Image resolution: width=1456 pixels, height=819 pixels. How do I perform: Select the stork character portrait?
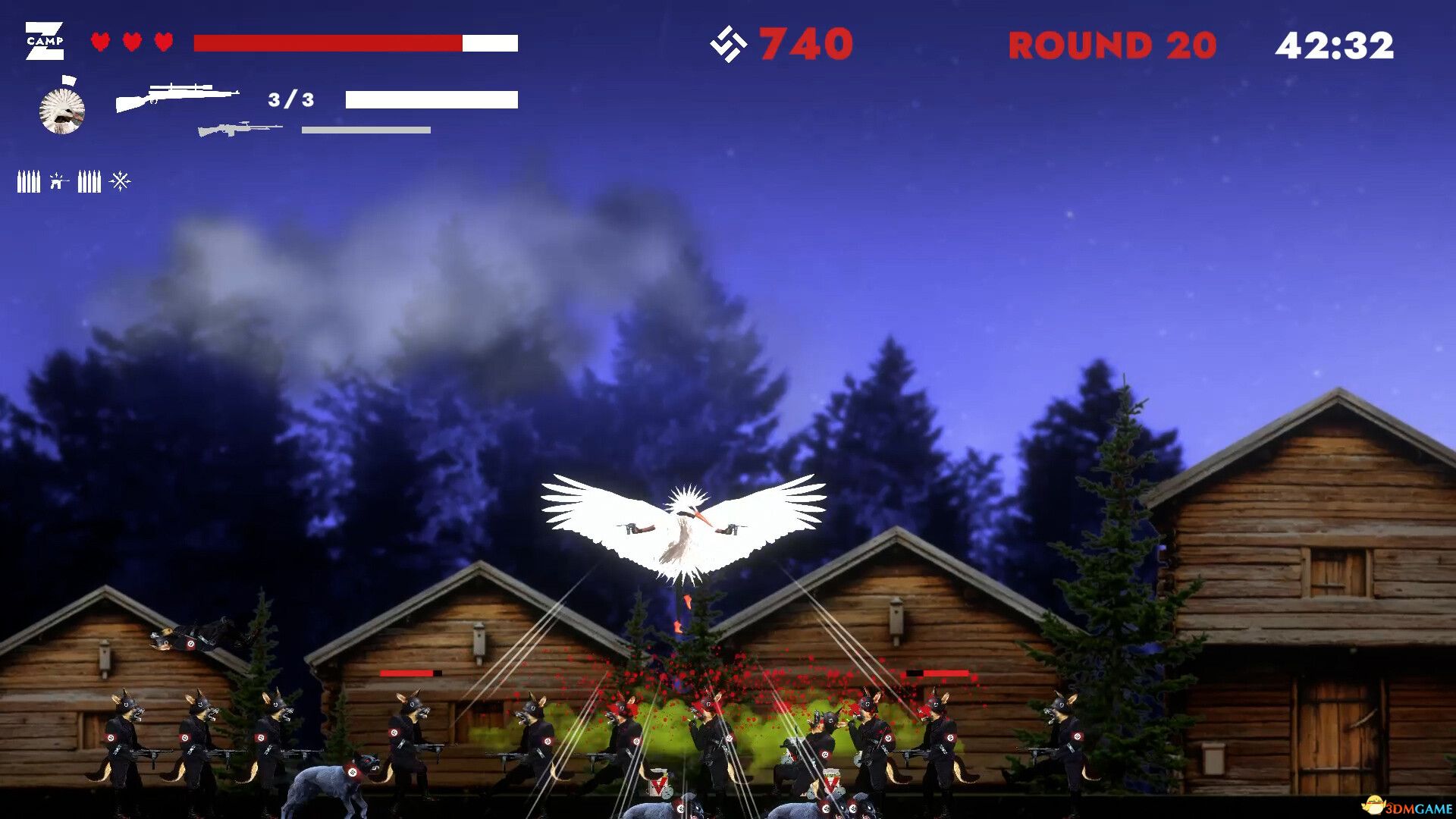[62, 111]
